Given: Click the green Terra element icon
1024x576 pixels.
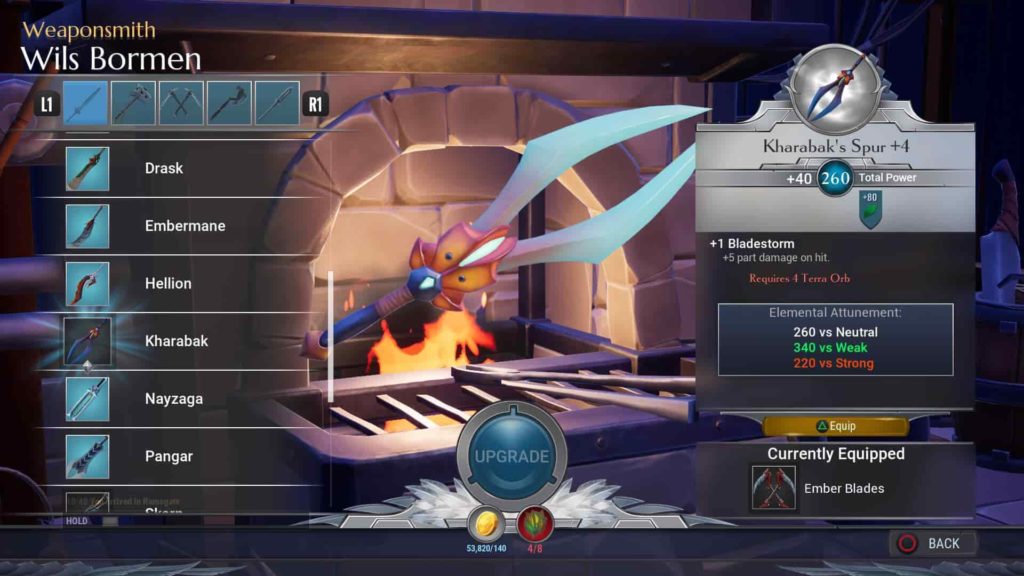Looking at the screenshot, I should [x=871, y=209].
